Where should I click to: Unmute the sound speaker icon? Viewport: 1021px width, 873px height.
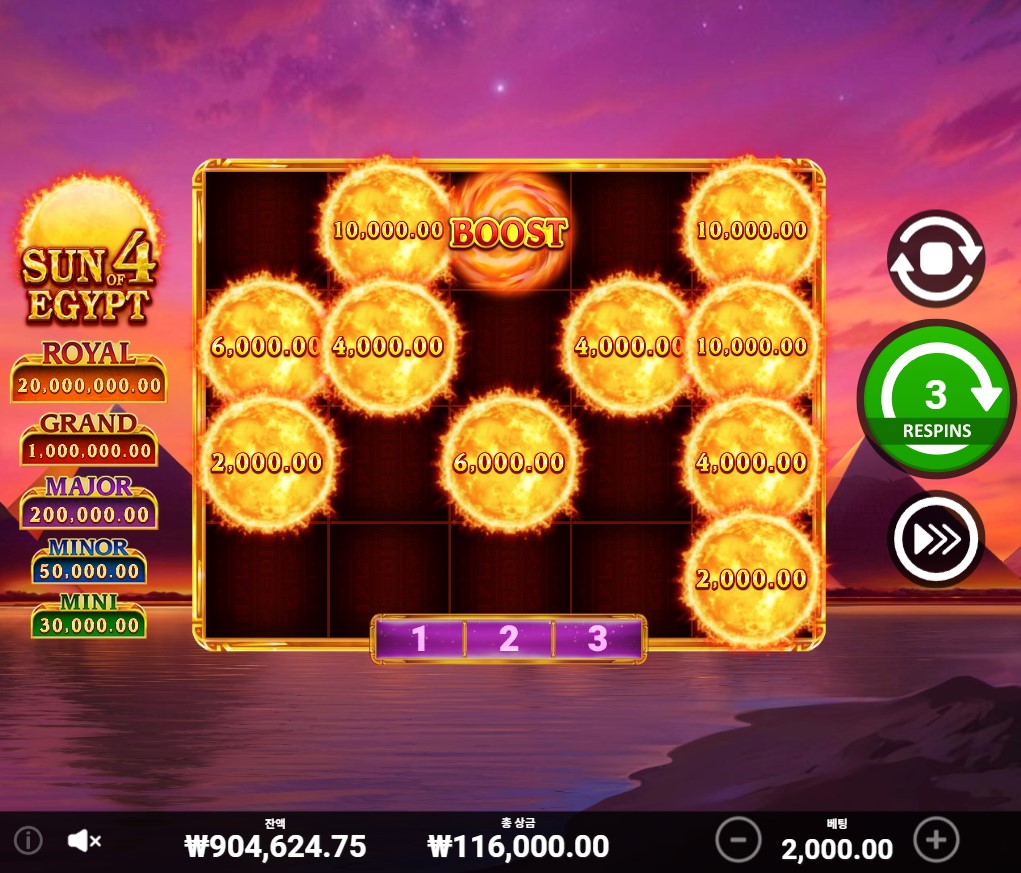pyautogui.click(x=84, y=841)
